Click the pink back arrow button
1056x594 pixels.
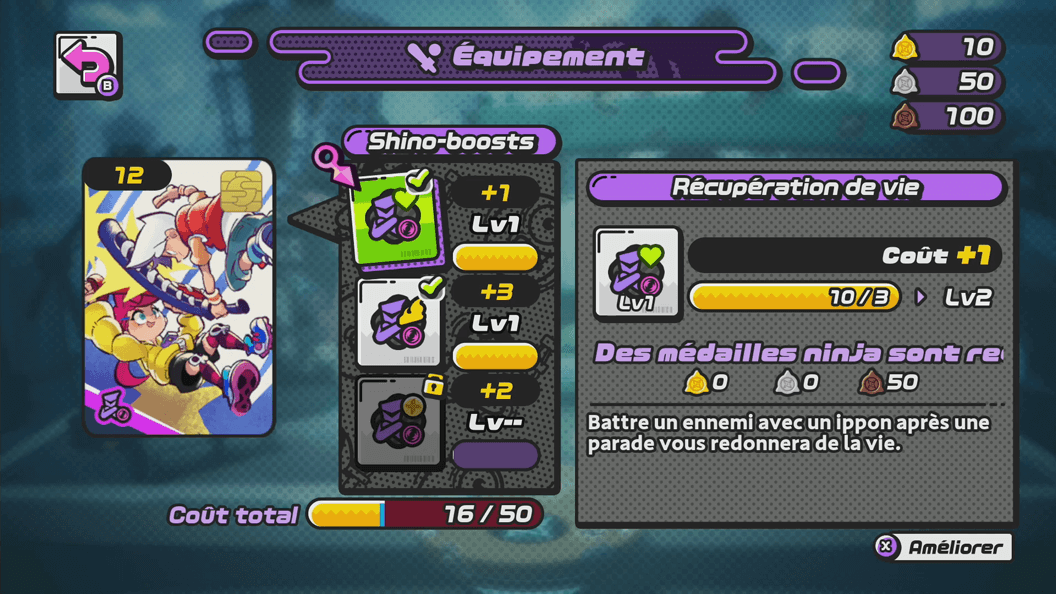88,66
